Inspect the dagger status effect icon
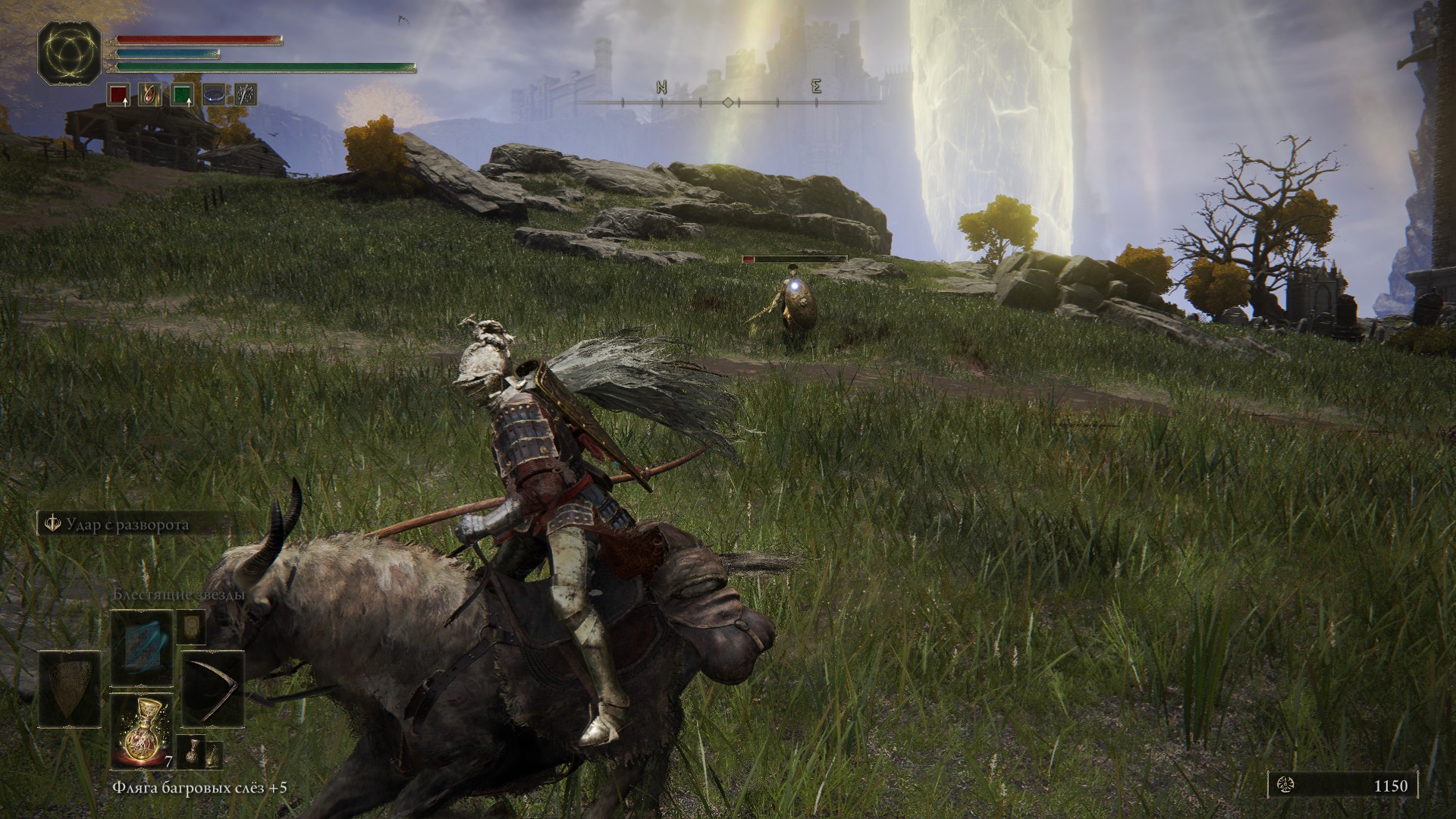 [x=245, y=95]
